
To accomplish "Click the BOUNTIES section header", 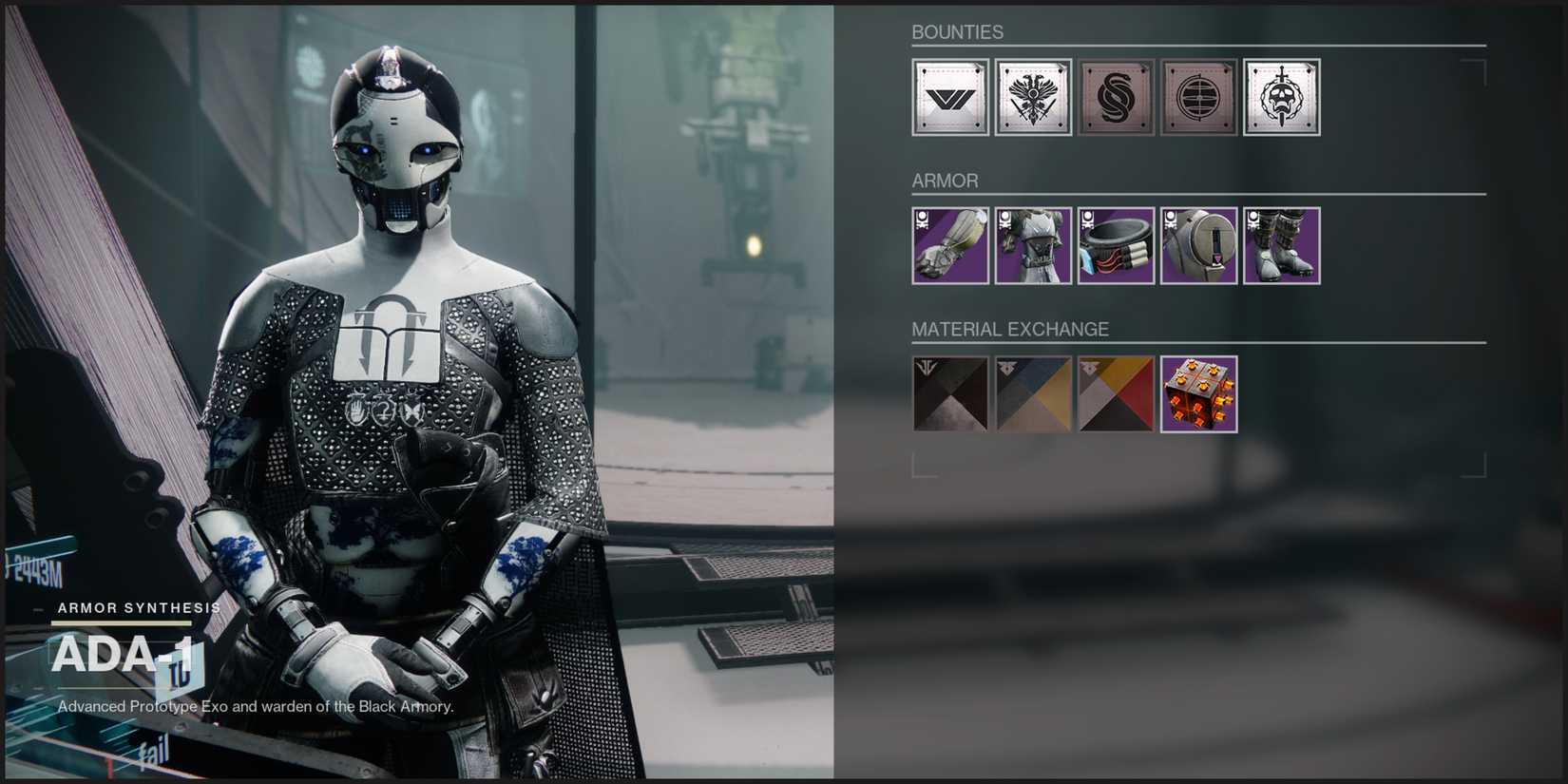I will (x=957, y=31).
